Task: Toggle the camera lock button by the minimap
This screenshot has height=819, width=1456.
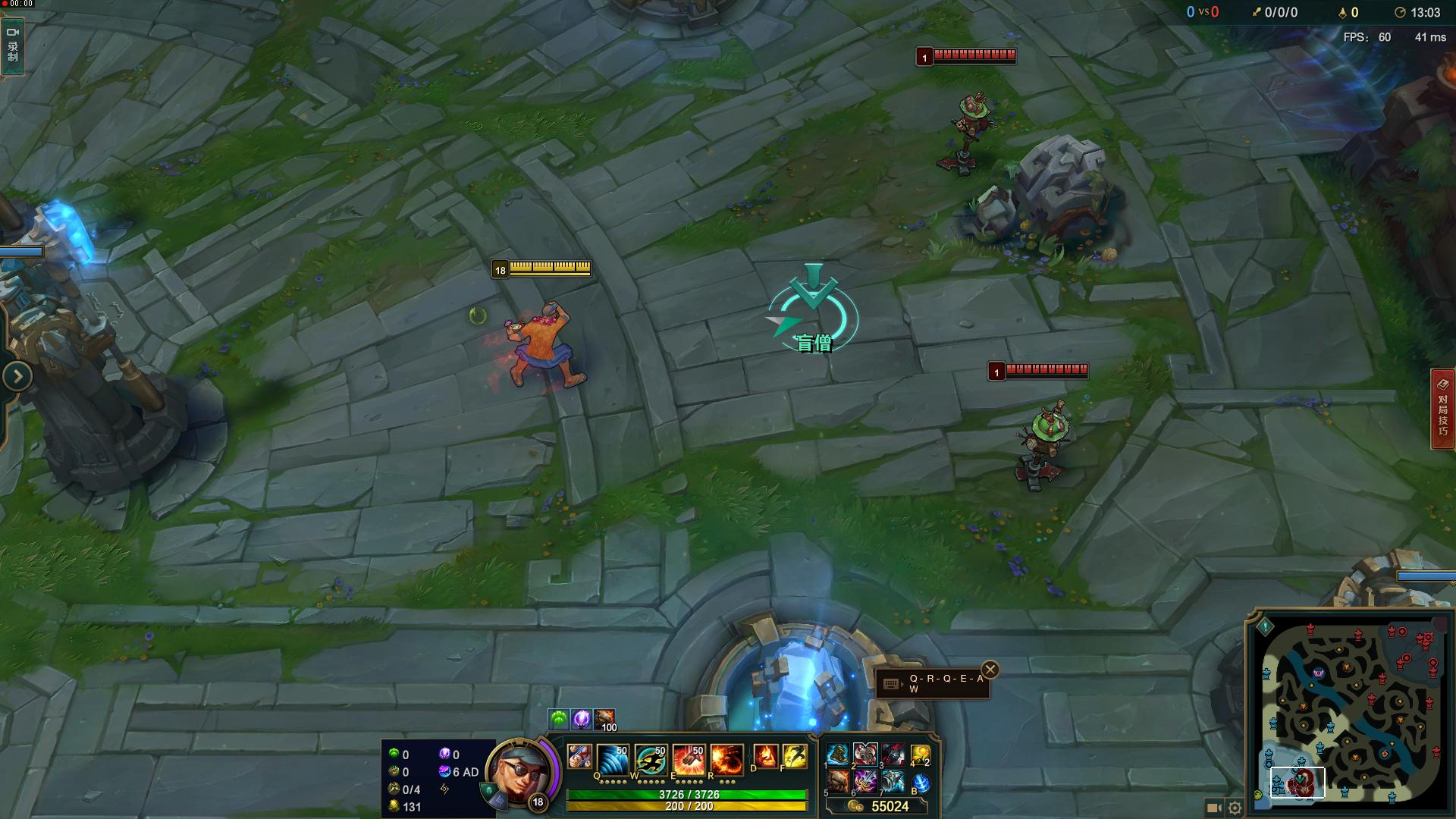Action: [1213, 808]
